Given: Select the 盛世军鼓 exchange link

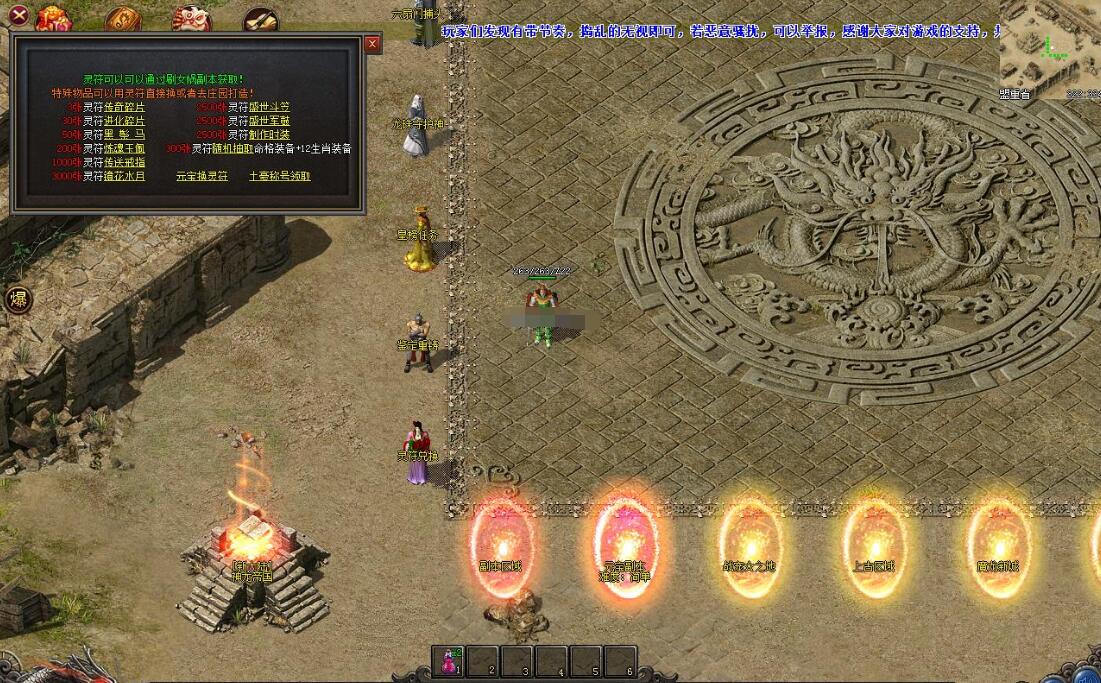Looking at the screenshot, I should (x=268, y=121).
